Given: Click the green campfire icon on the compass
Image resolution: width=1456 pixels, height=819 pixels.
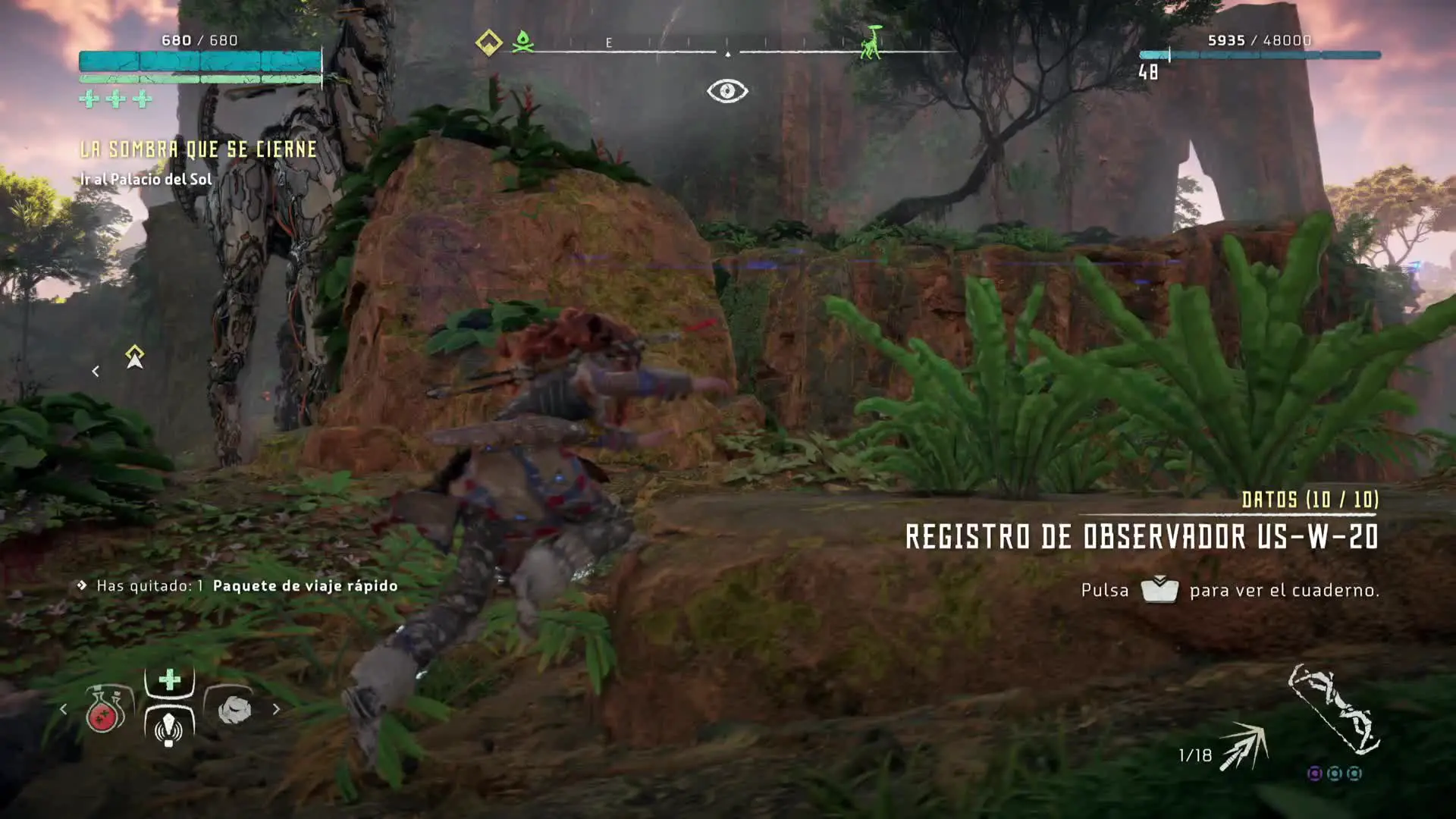Looking at the screenshot, I should (x=522, y=42).
